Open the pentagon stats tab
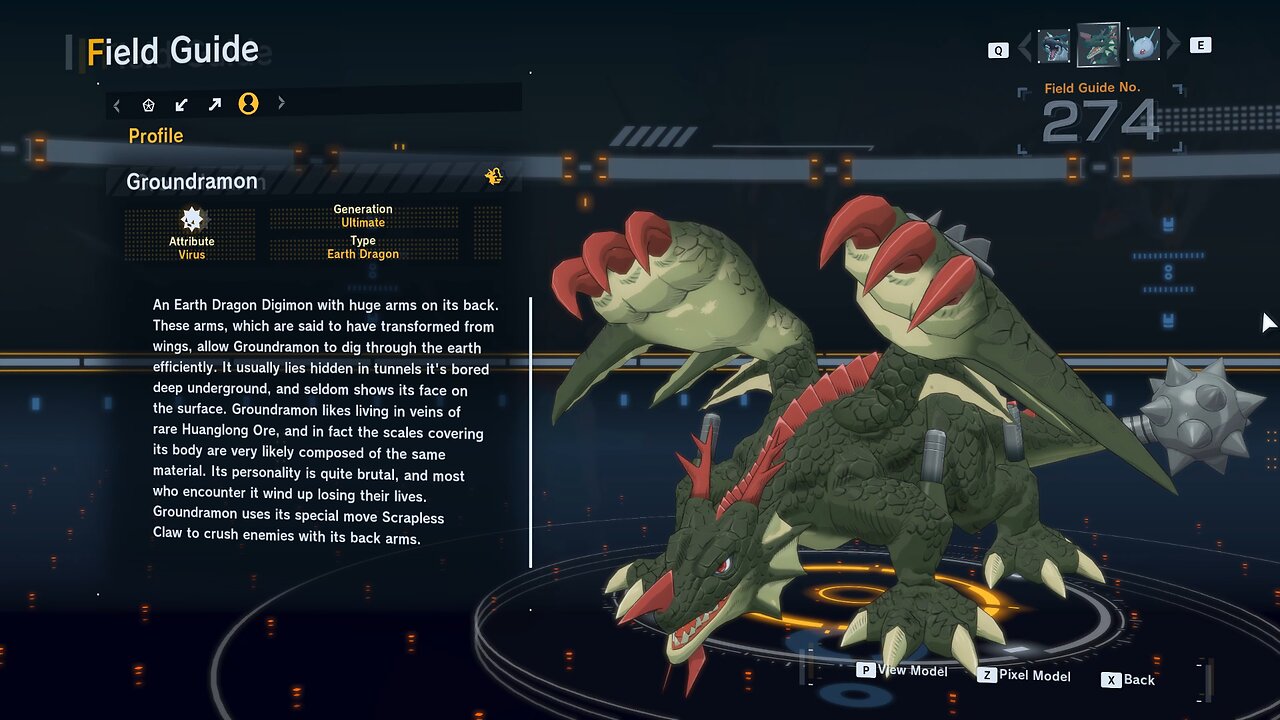The image size is (1280, 720). (x=149, y=104)
